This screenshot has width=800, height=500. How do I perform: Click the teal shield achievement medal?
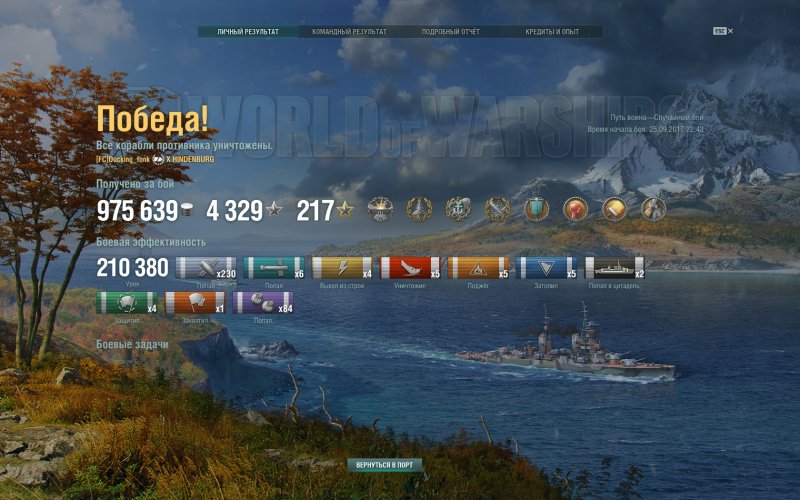coord(537,209)
